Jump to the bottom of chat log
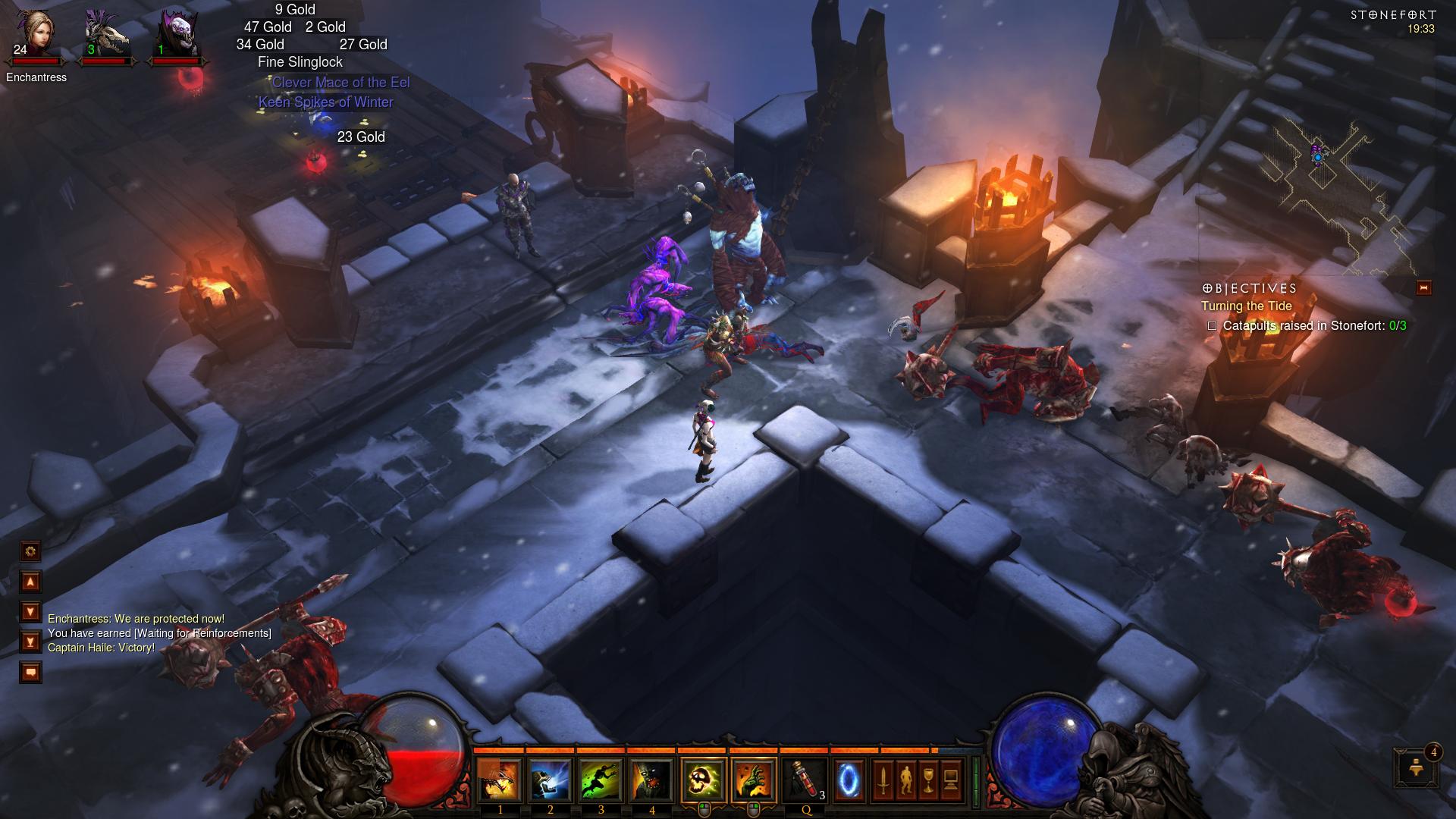 (x=31, y=642)
